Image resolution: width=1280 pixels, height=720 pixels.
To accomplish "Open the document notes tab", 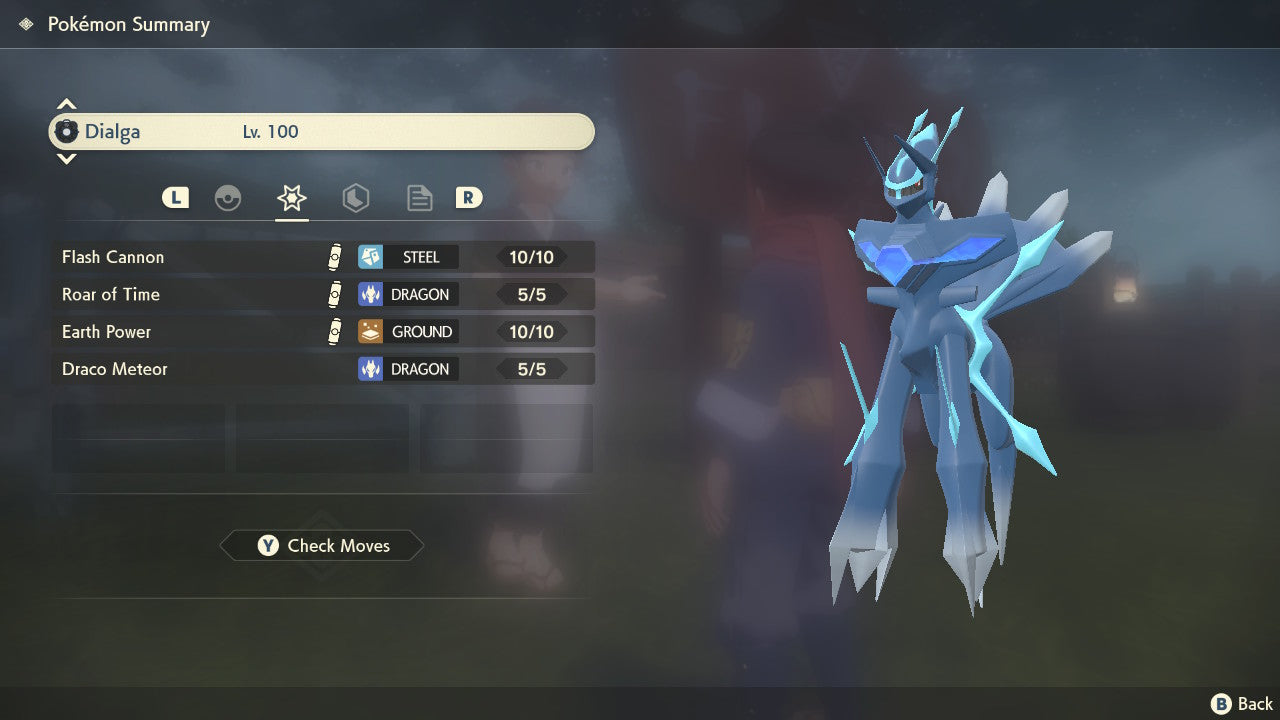I will [x=419, y=198].
